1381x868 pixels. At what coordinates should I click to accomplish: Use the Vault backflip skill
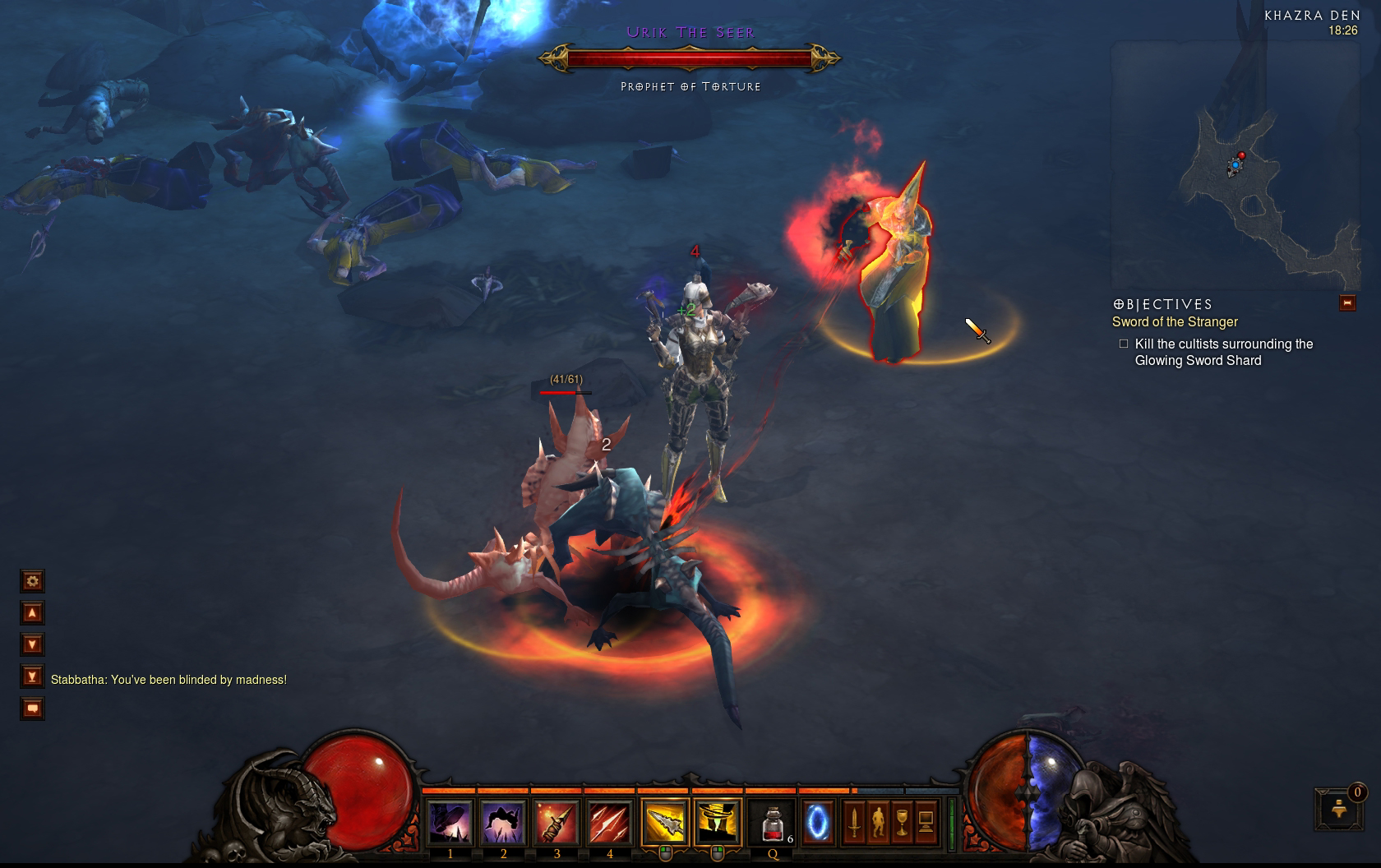click(x=503, y=822)
